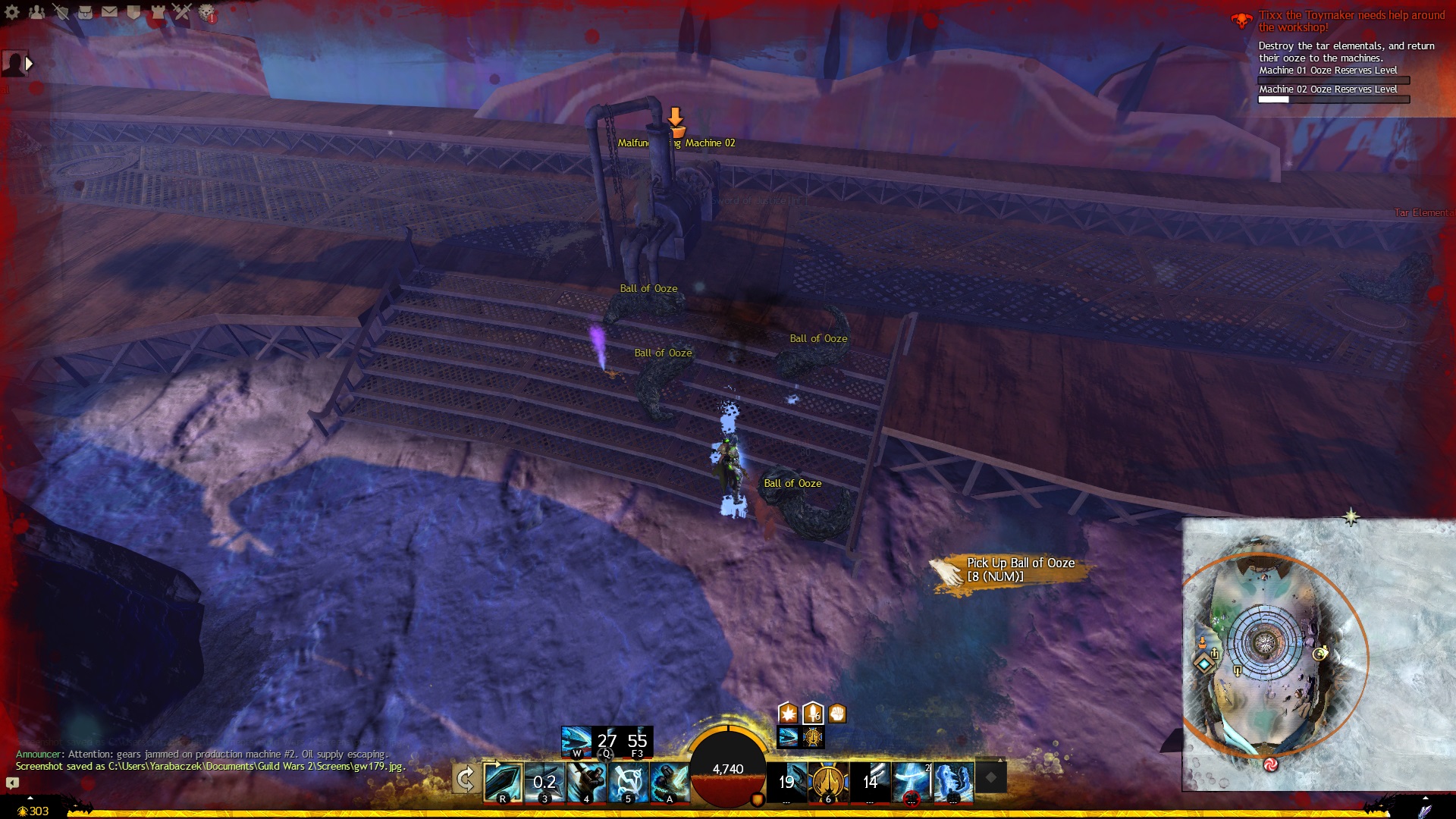
Task: Open the contacts and LFG panel
Action: tap(36, 12)
